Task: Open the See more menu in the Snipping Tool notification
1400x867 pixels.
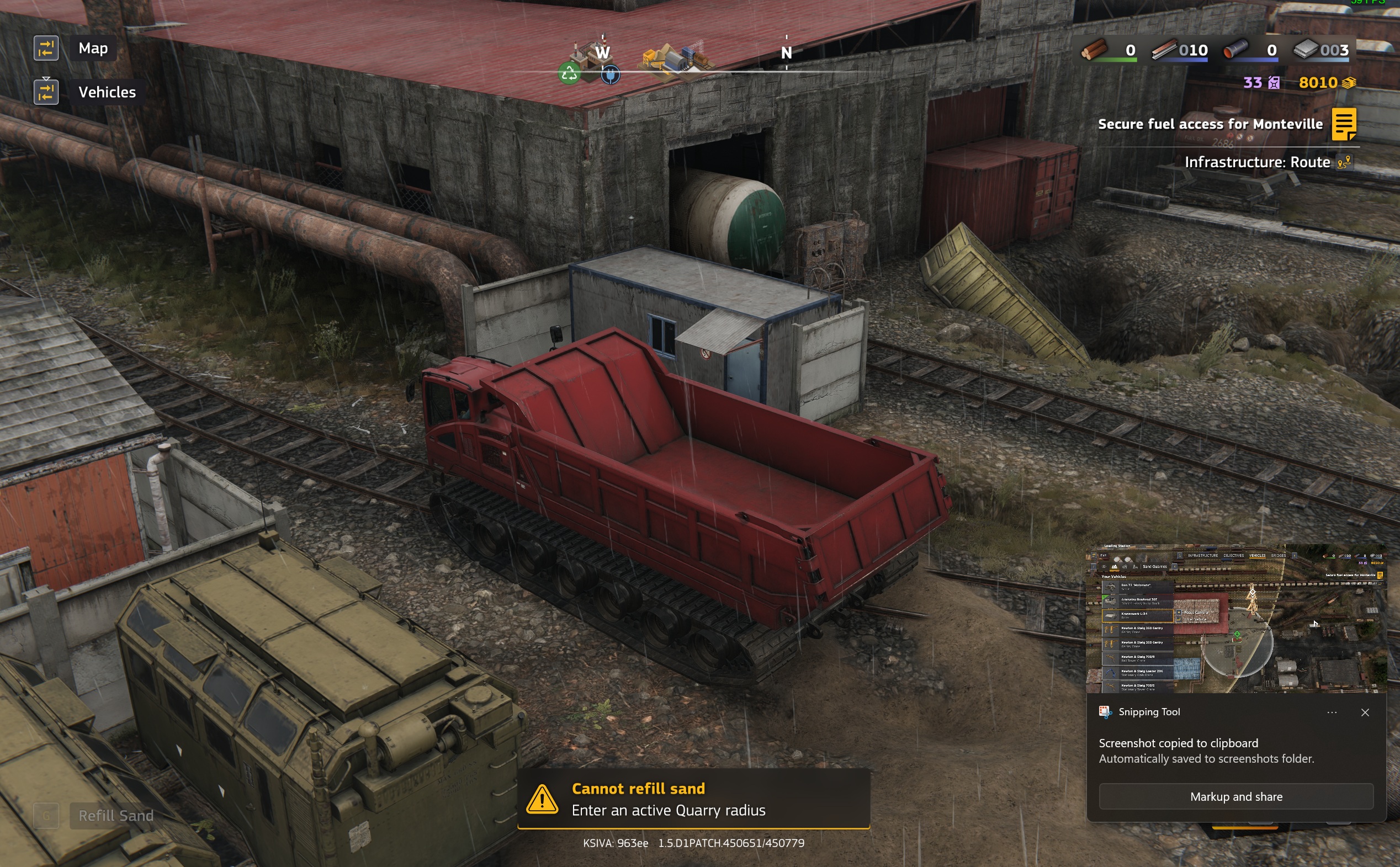Action: (1333, 712)
